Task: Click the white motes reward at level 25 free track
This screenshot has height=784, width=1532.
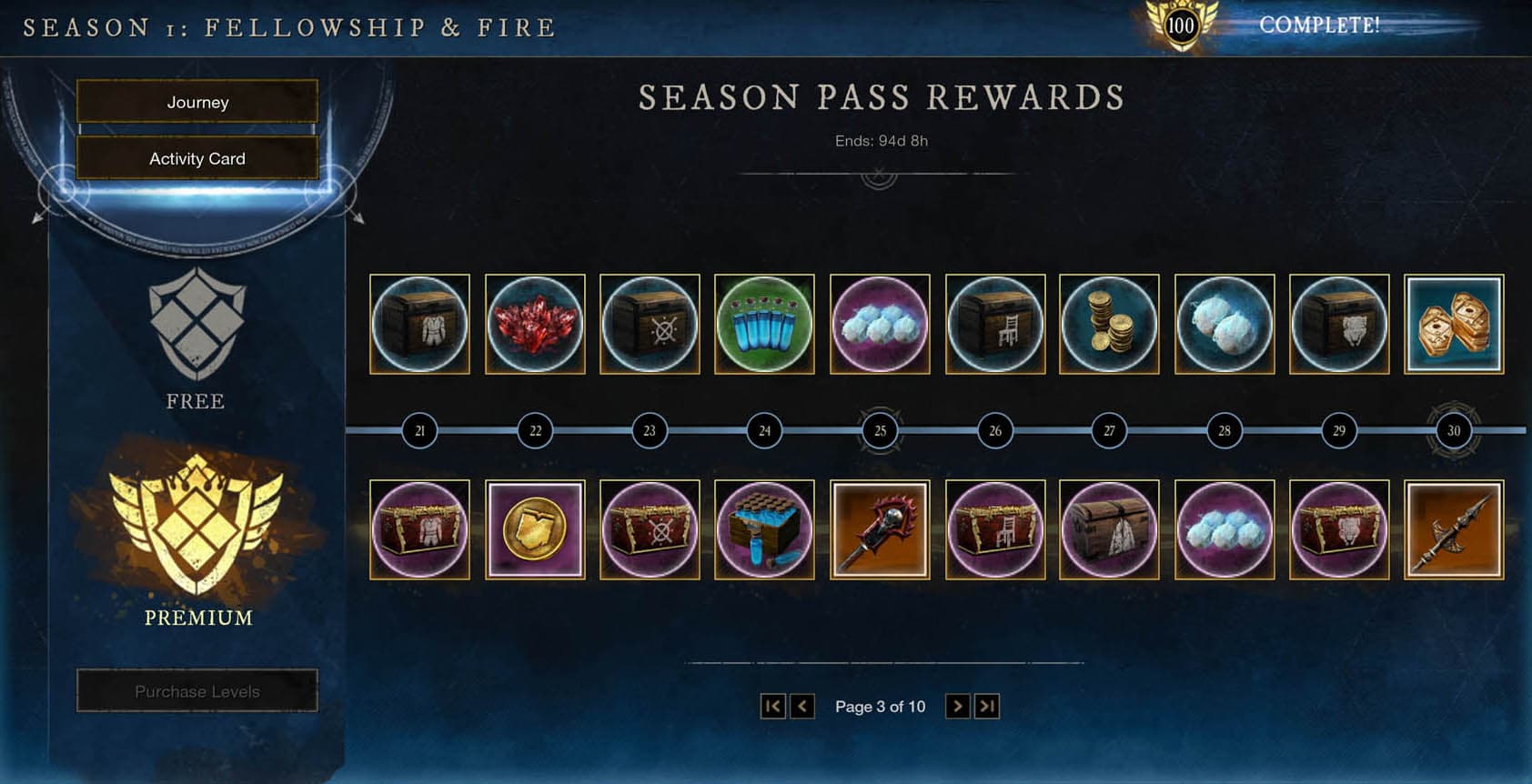Action: (x=880, y=326)
